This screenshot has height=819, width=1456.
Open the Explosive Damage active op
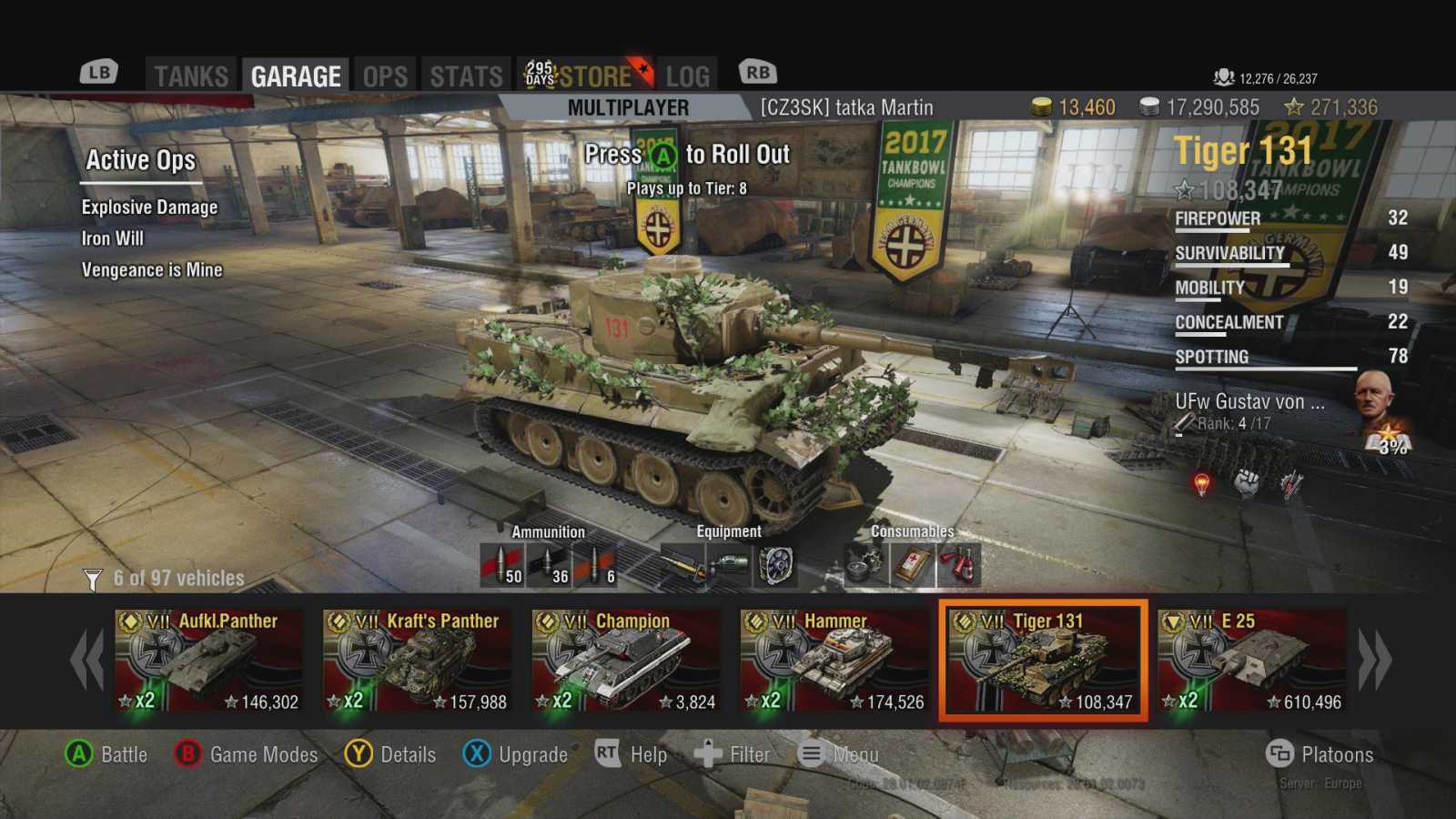(149, 207)
